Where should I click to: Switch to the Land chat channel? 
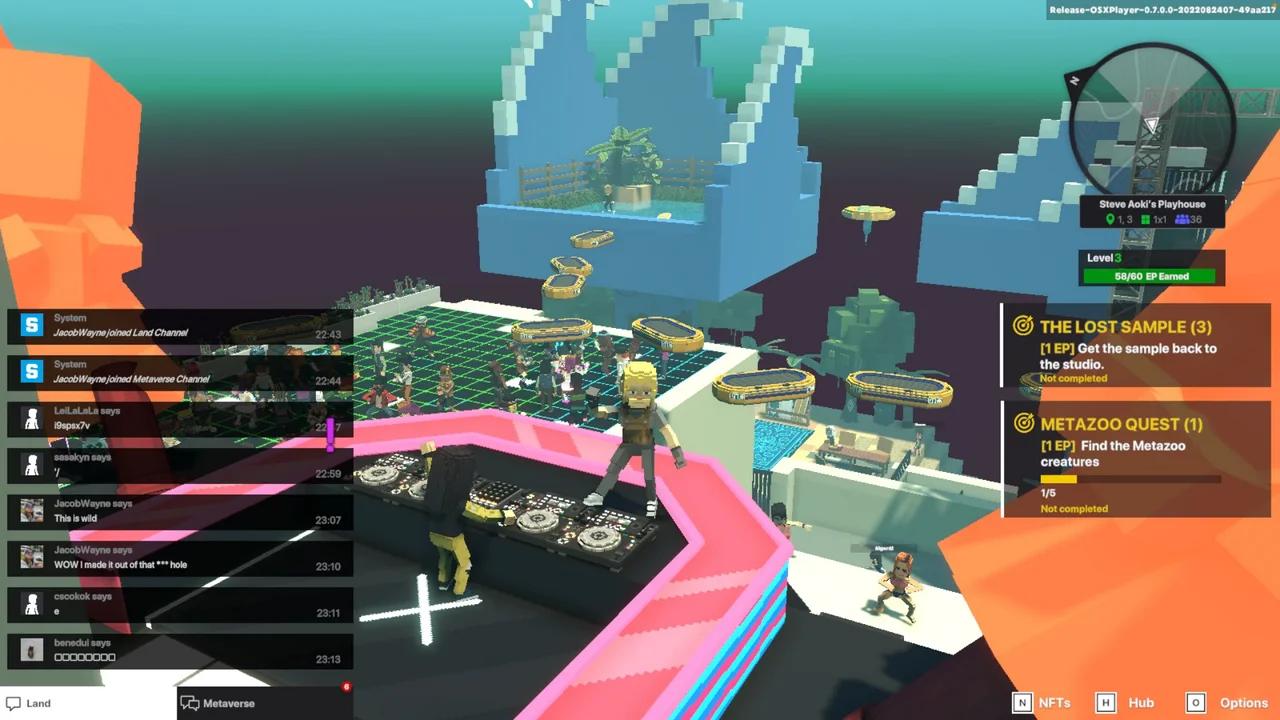40,703
